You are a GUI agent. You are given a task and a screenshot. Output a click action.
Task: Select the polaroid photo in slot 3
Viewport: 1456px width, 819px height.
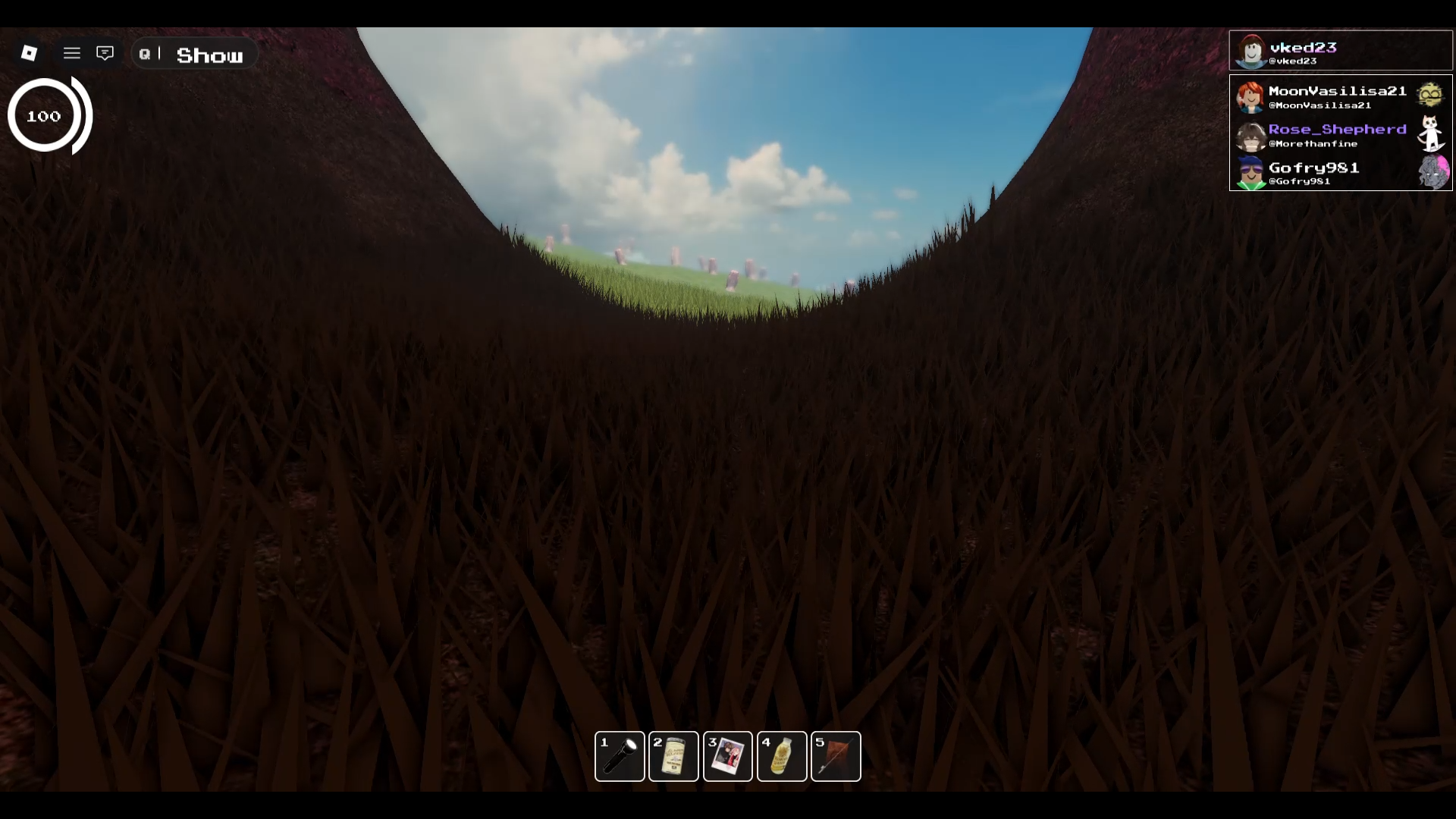coord(728,756)
